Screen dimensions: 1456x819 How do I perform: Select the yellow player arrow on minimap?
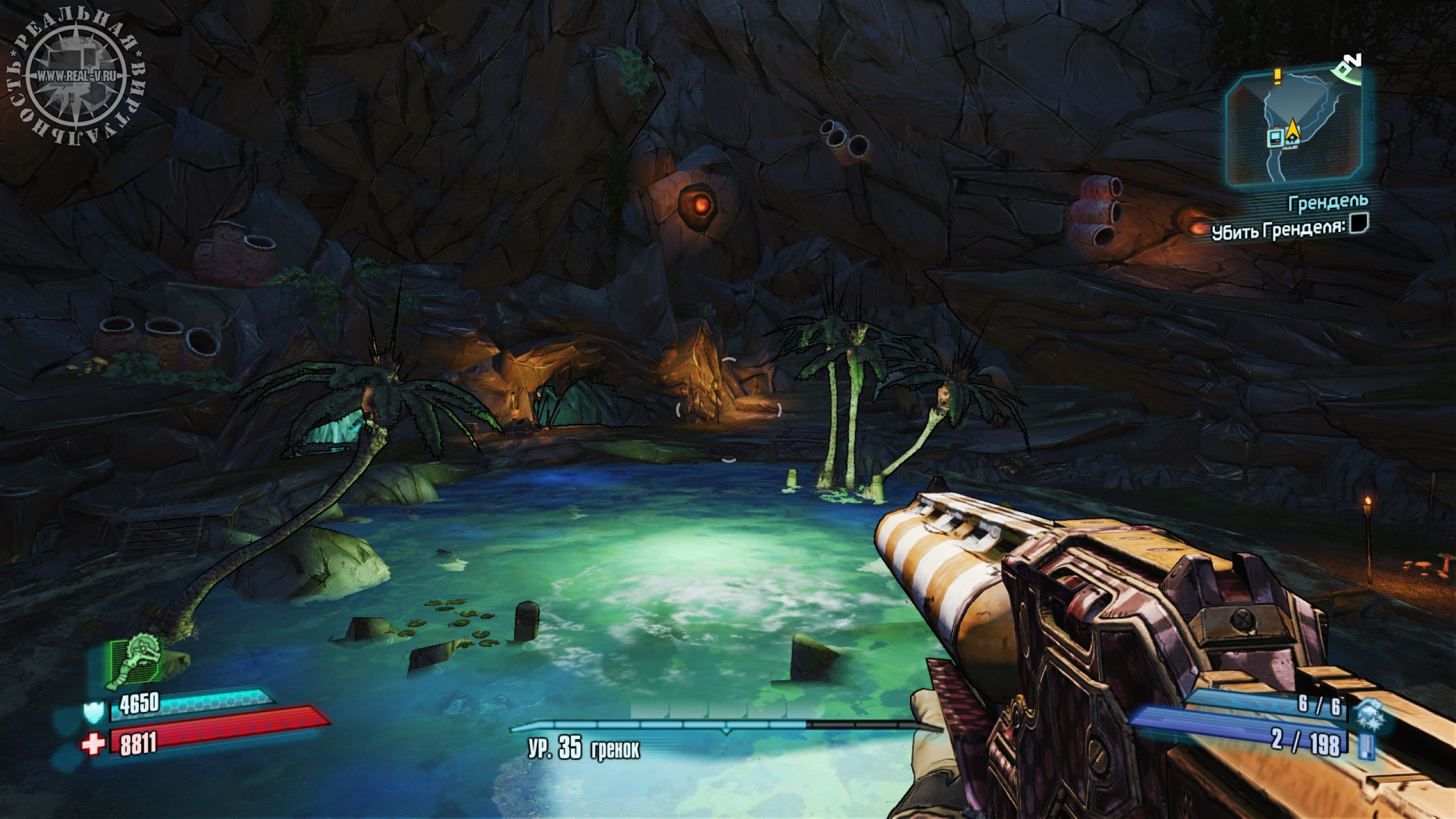(x=1292, y=129)
